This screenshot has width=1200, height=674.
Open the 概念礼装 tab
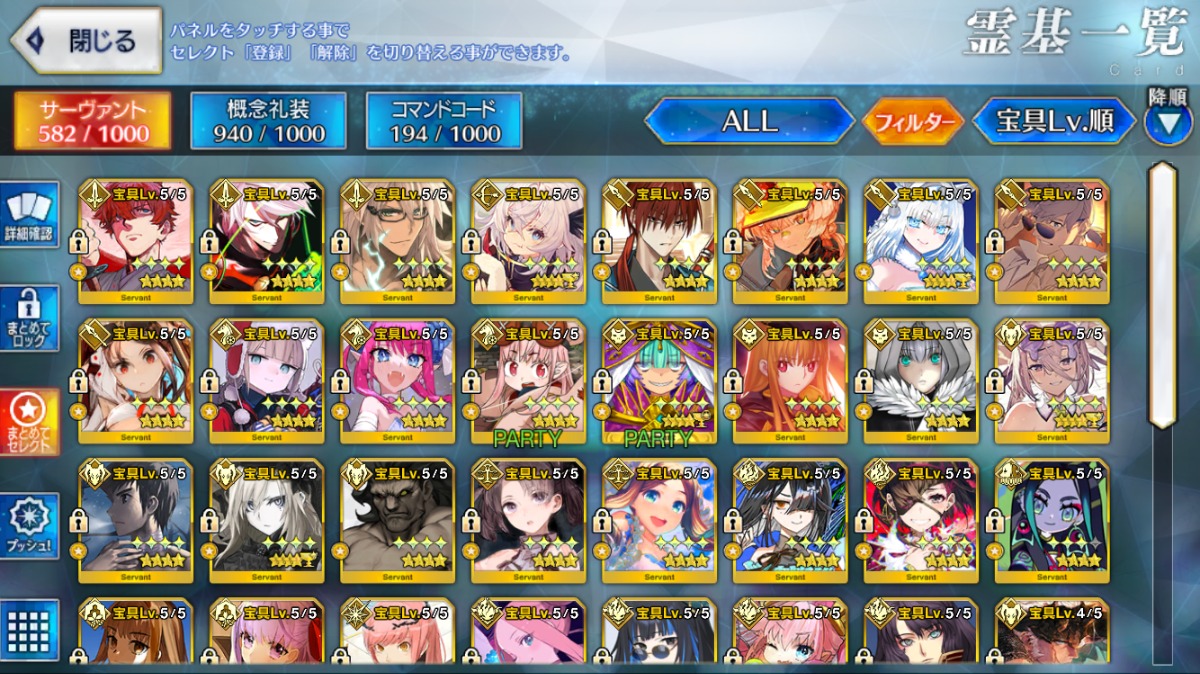[268, 121]
